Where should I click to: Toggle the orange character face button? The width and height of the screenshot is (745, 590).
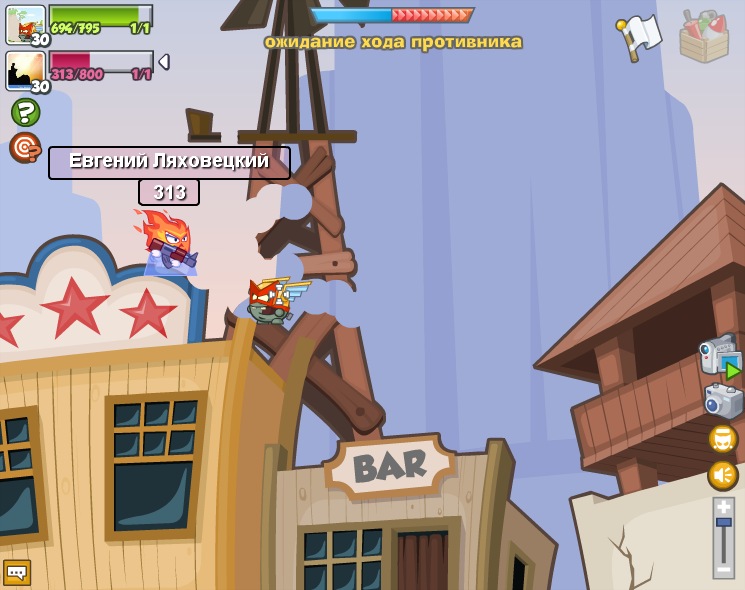(722, 439)
